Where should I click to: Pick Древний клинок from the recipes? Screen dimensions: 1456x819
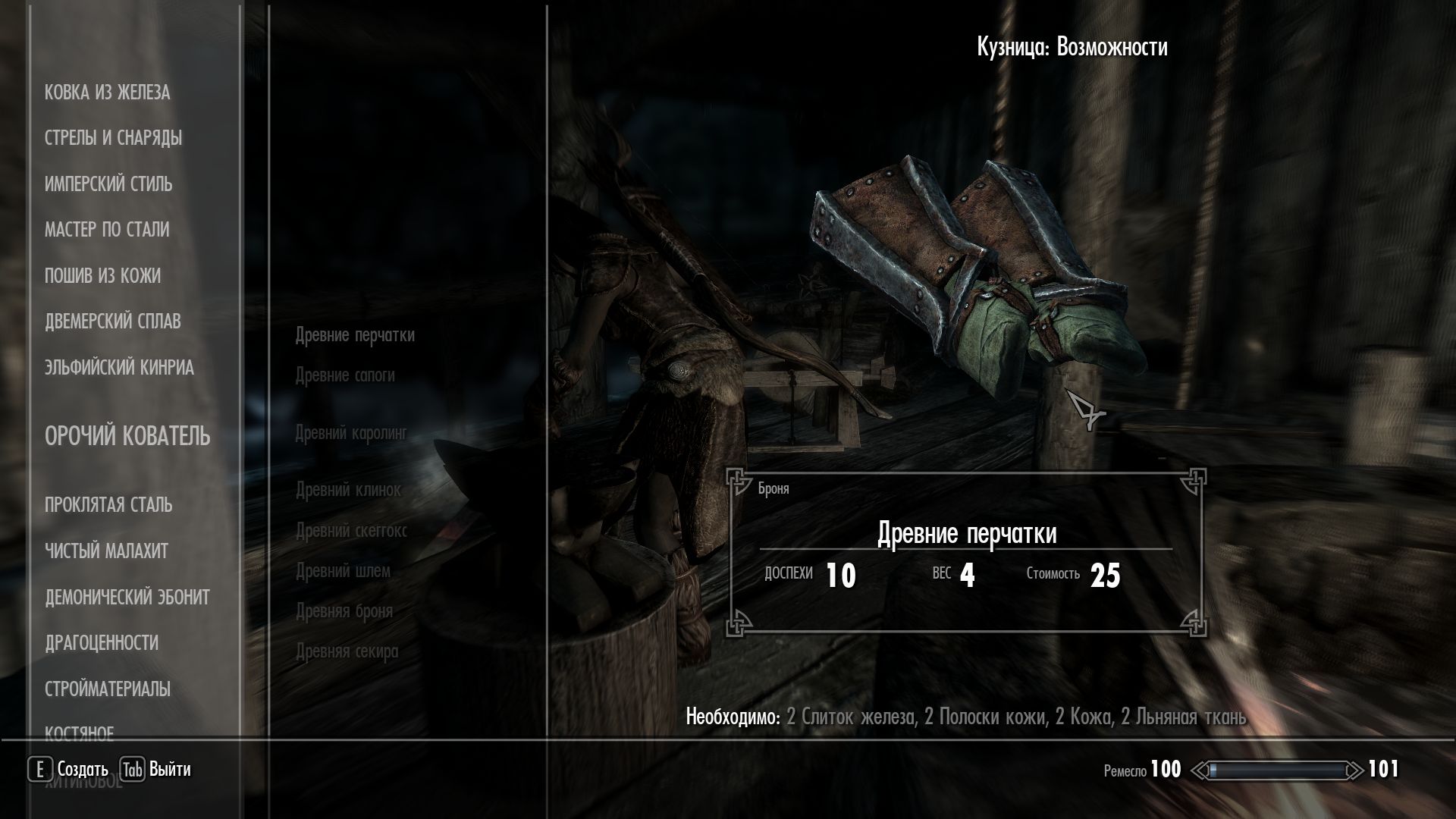348,490
